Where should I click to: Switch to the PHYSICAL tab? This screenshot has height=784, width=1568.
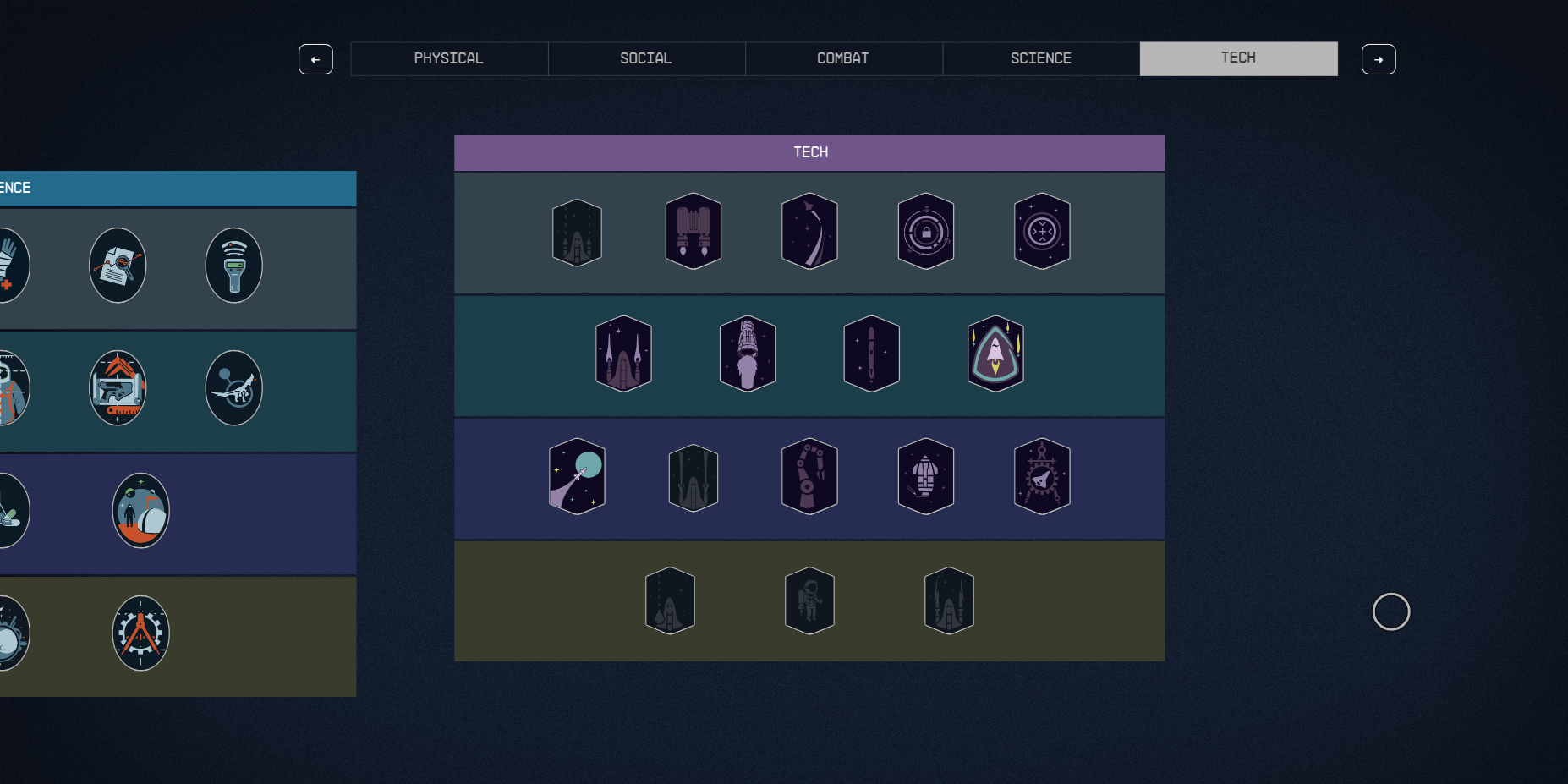click(x=448, y=58)
